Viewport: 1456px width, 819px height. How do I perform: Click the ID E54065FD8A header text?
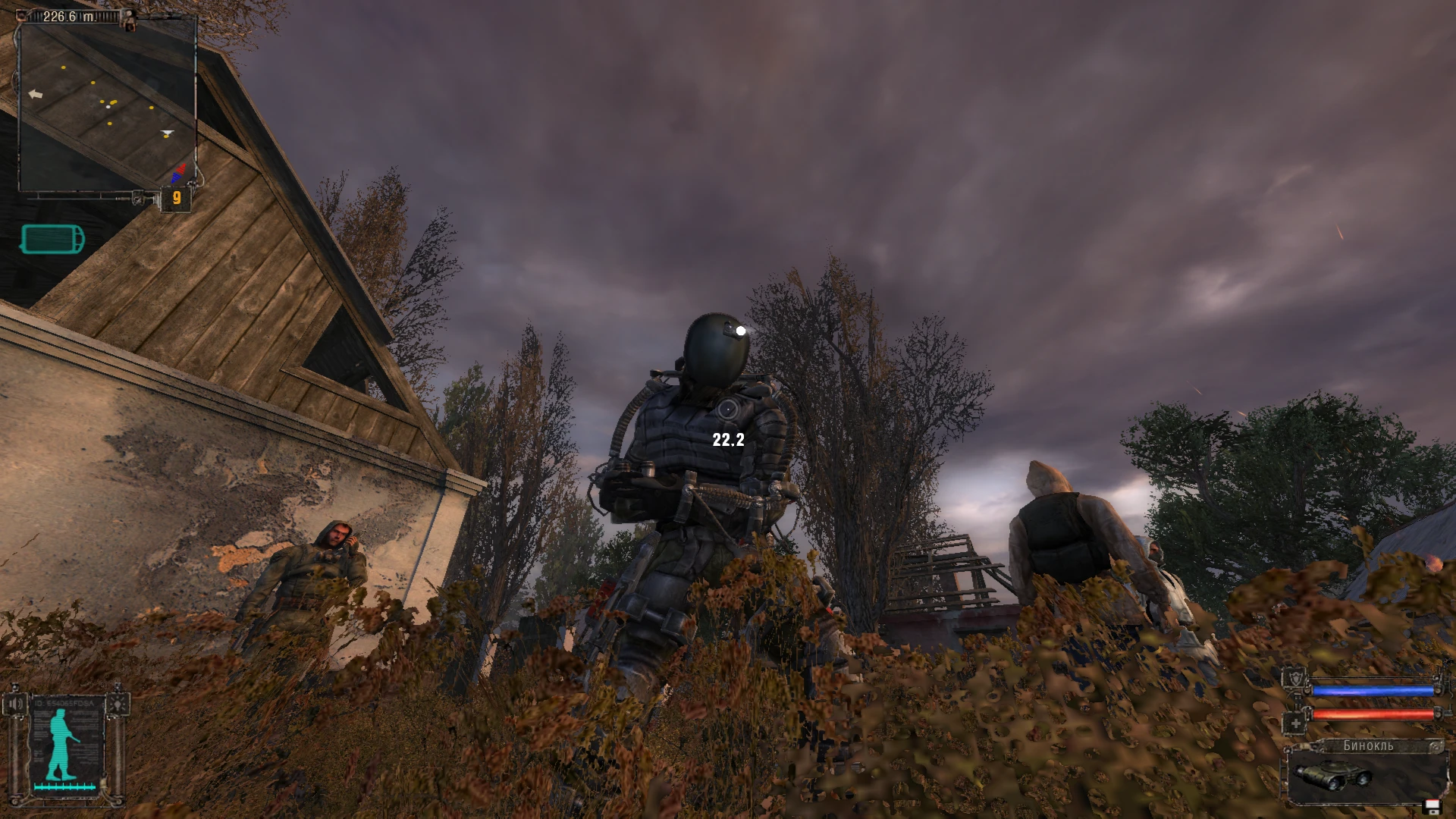[x=63, y=704]
